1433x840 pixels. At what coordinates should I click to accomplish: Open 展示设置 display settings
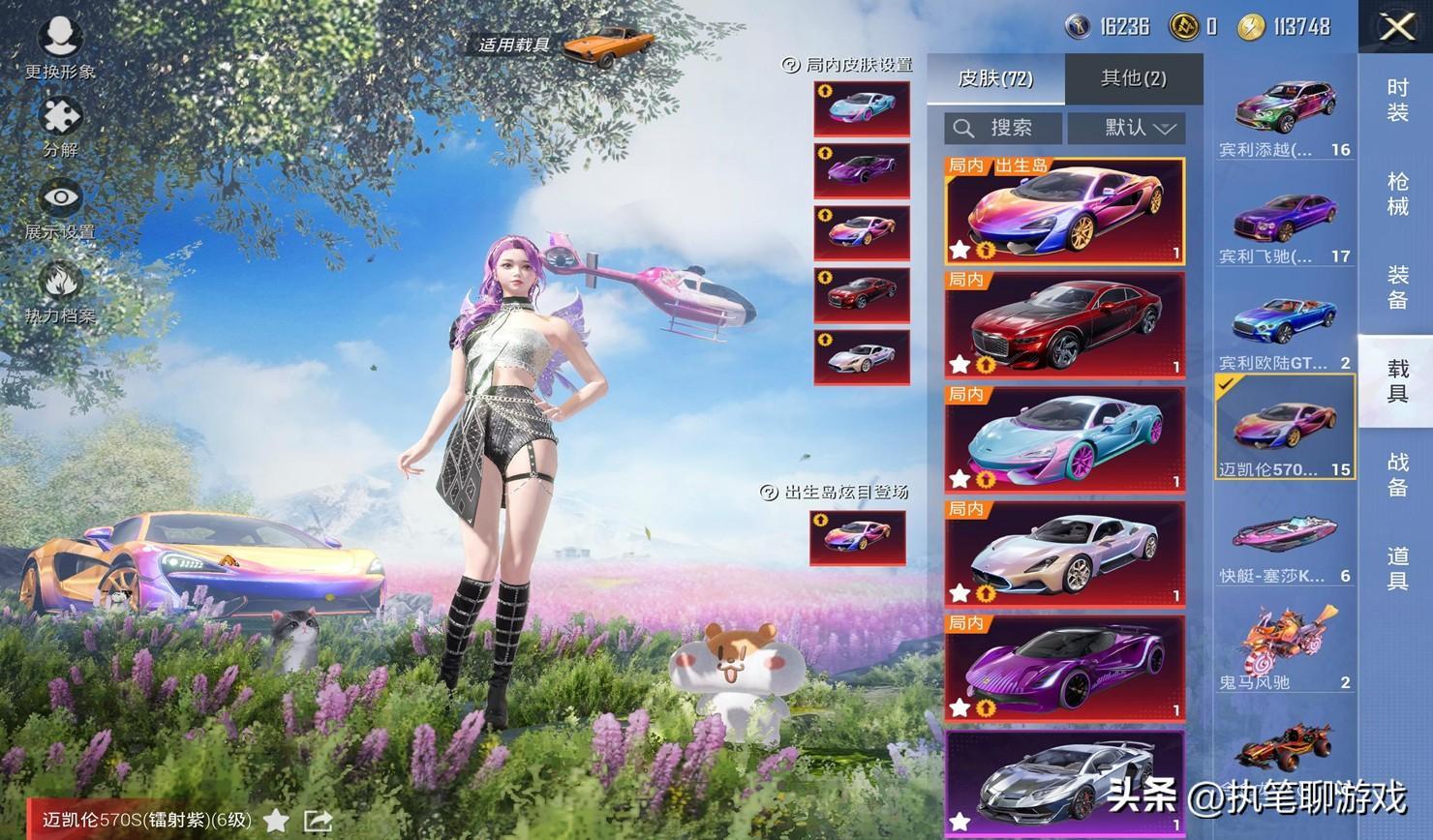(x=60, y=208)
